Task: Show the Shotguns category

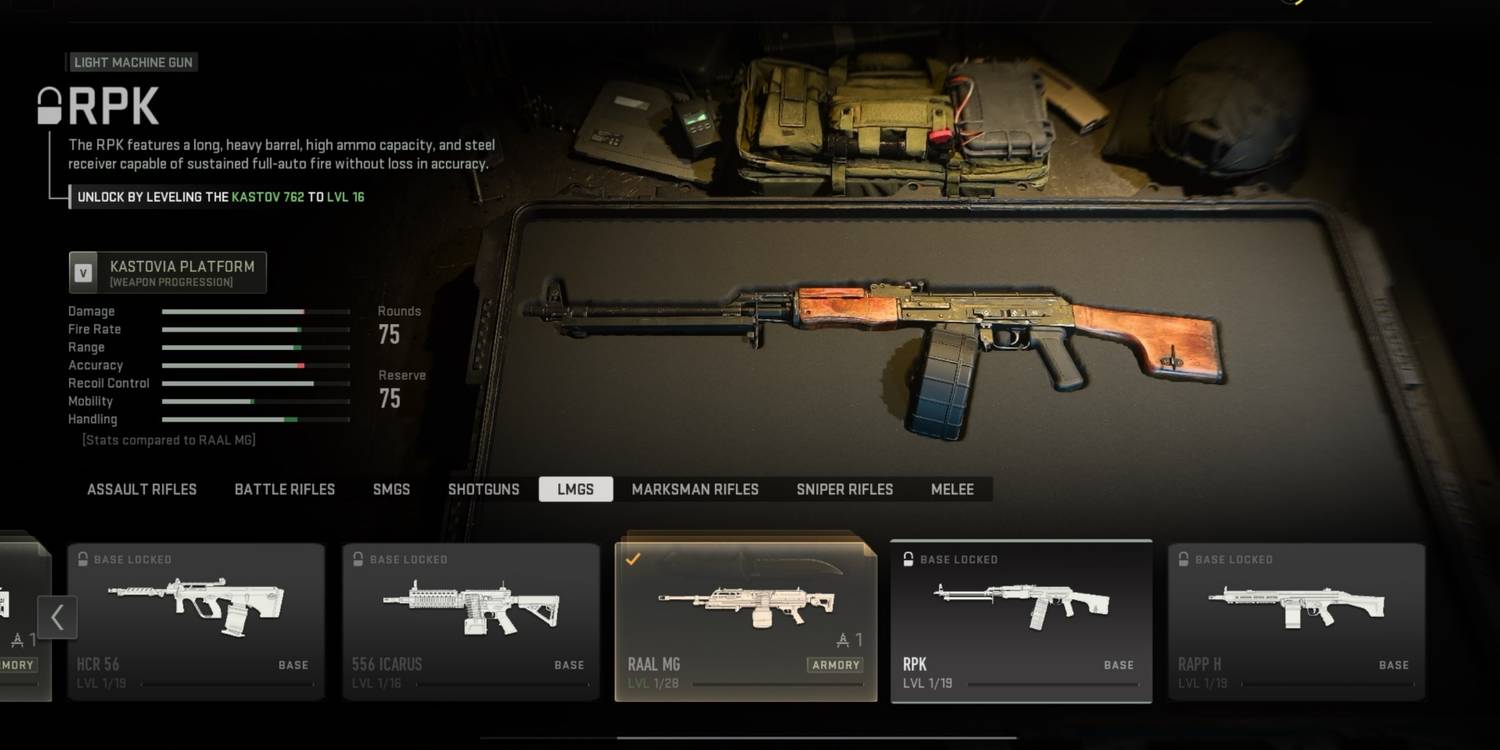Action: click(483, 489)
